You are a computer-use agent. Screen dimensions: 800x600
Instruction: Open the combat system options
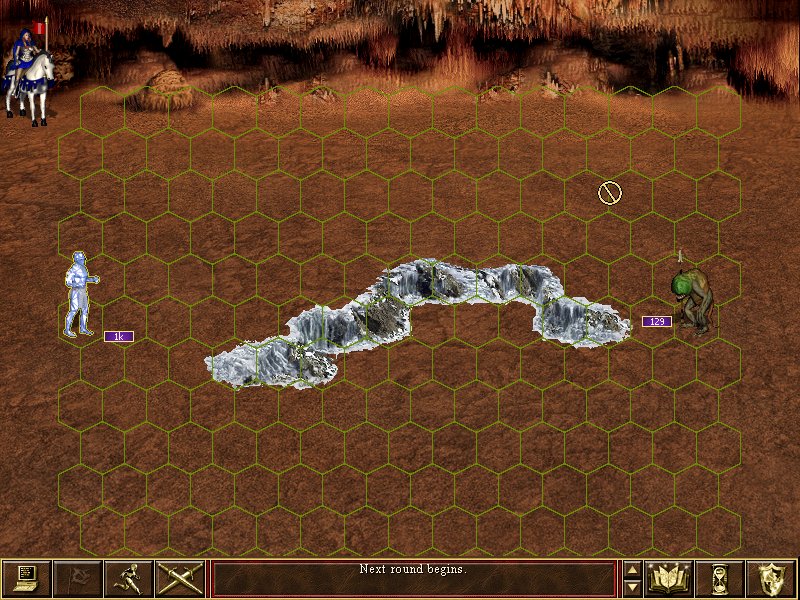27,578
